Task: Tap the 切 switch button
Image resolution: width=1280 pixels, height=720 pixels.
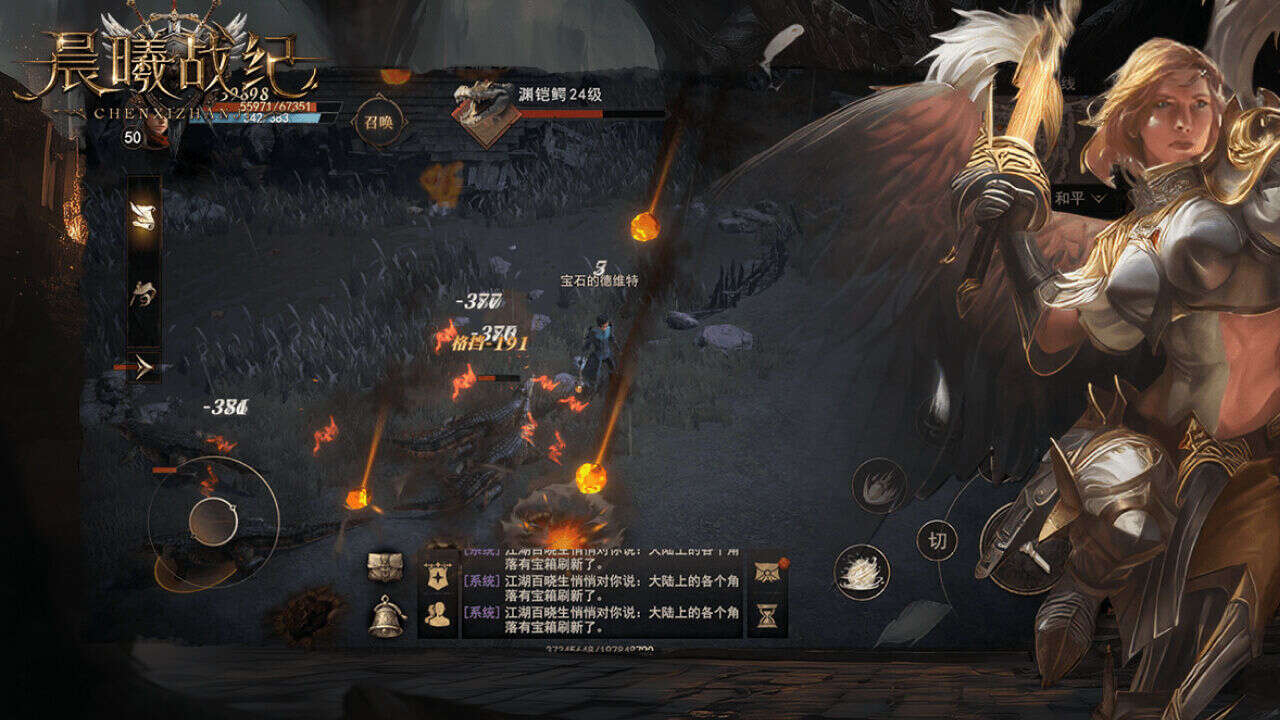Action: pyautogui.click(x=937, y=541)
